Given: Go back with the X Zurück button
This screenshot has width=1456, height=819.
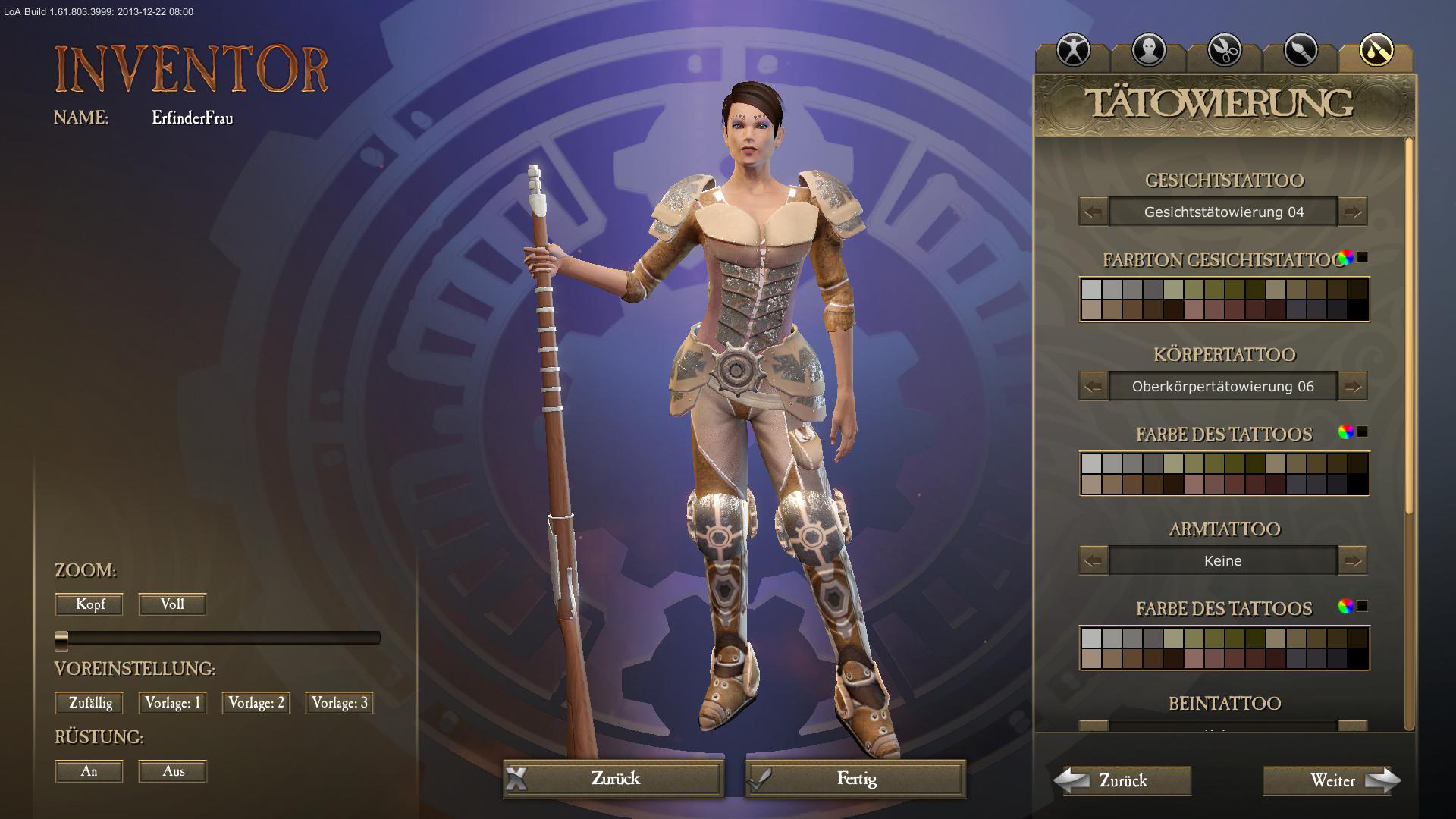Looking at the screenshot, I should click(613, 779).
